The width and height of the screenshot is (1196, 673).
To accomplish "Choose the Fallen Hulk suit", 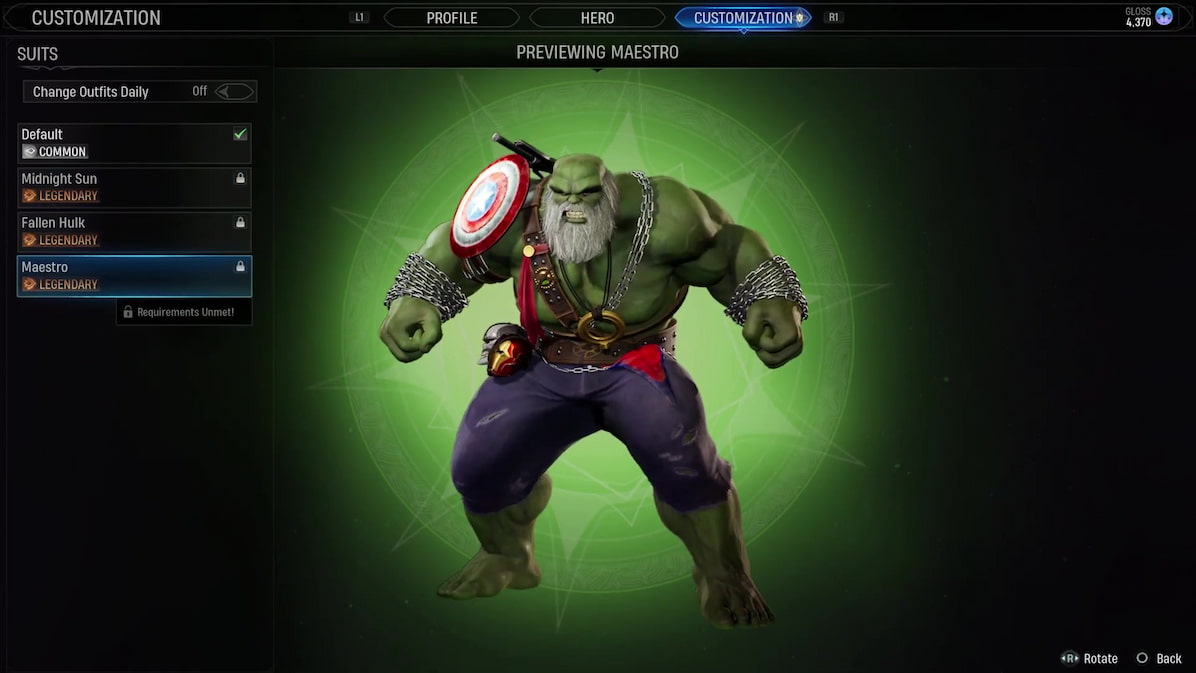I will point(134,231).
